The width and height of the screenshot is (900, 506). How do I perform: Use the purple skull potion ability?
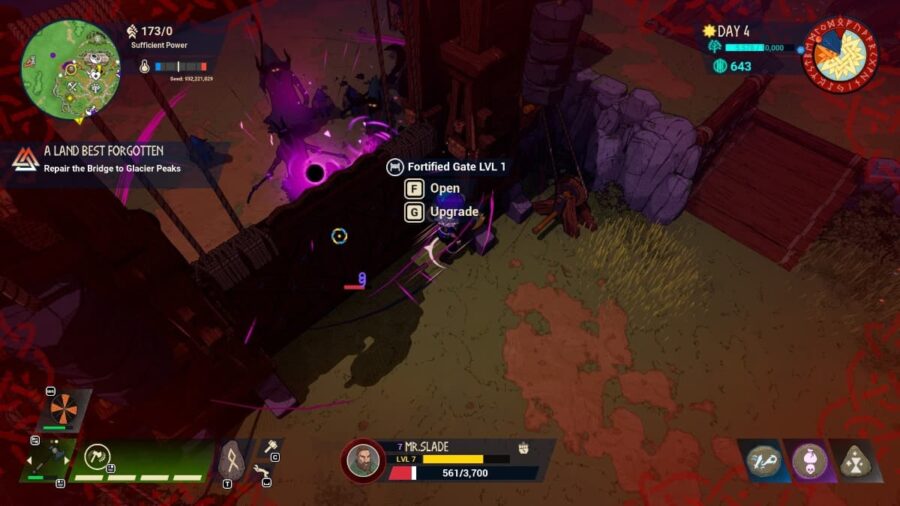point(809,460)
